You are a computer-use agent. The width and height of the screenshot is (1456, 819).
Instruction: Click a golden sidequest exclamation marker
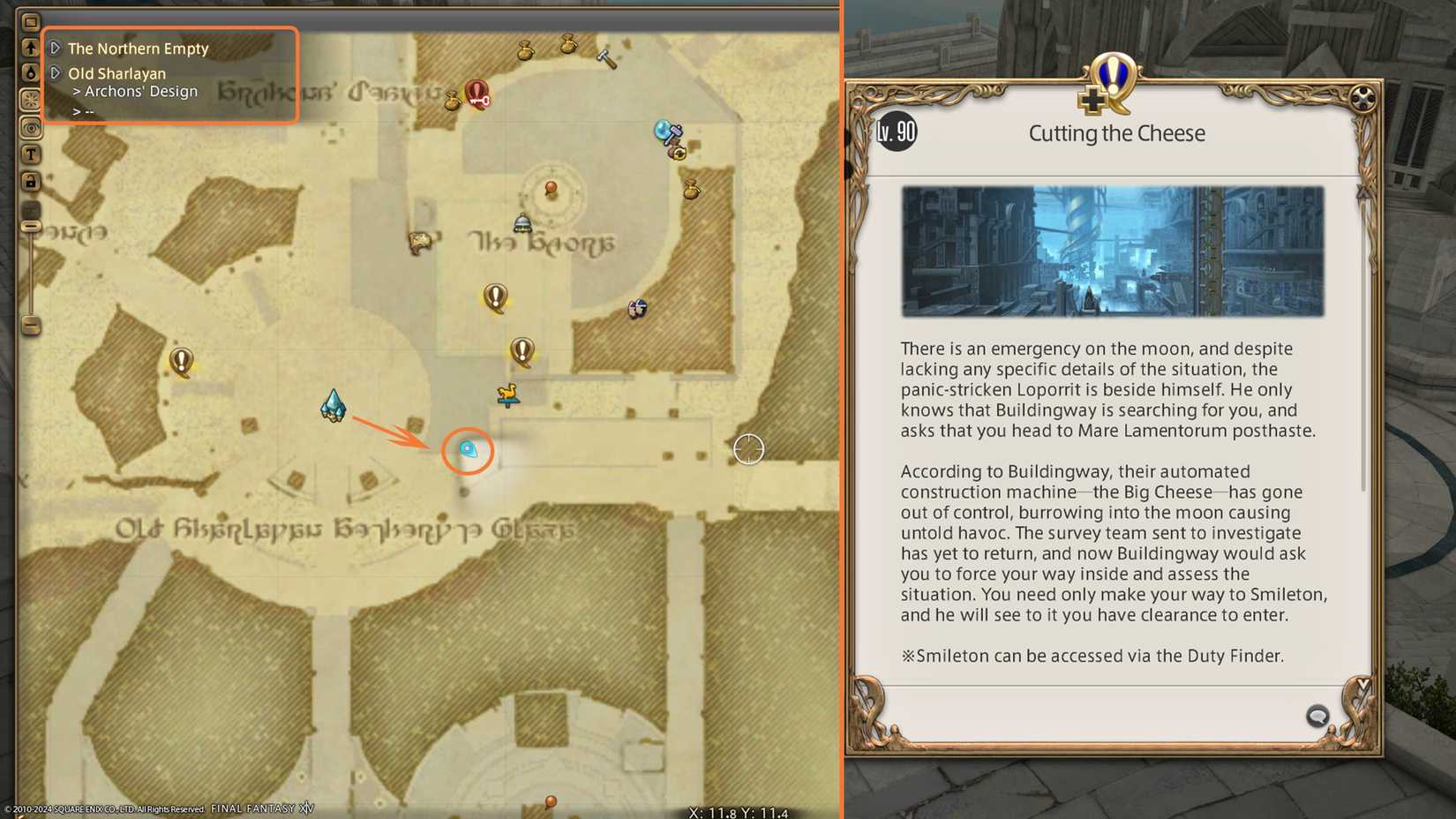[494, 297]
